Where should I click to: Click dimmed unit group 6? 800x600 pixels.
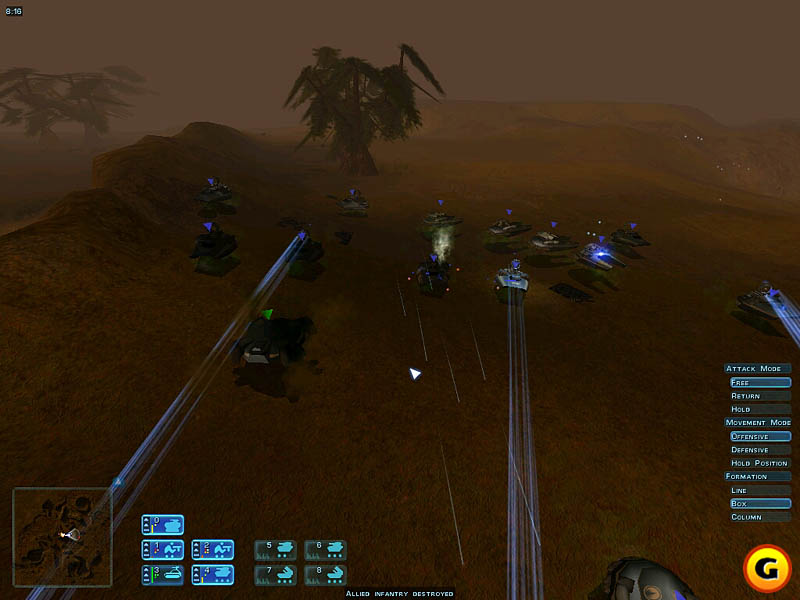click(x=325, y=549)
